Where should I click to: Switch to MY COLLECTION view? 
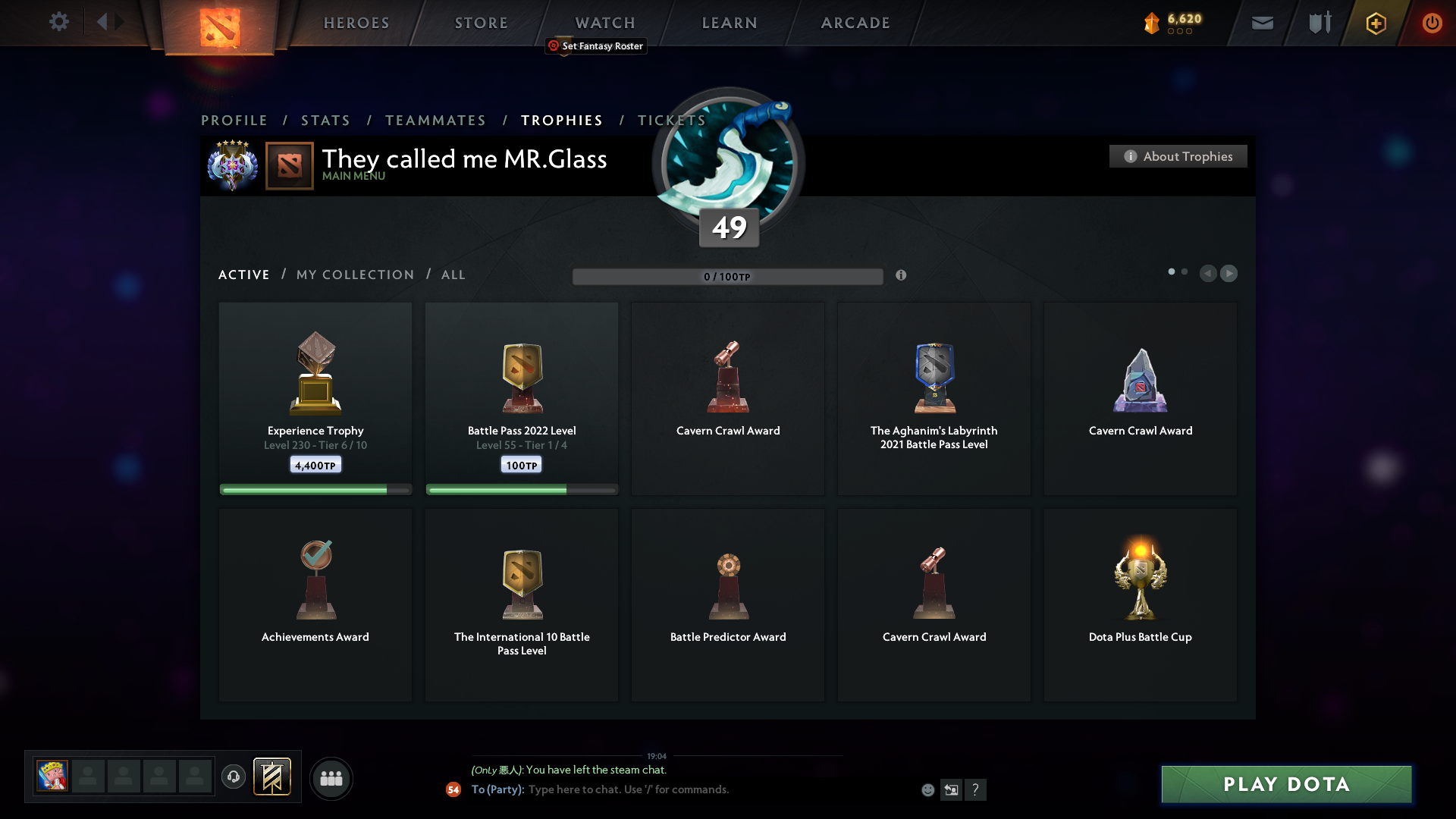coord(354,275)
